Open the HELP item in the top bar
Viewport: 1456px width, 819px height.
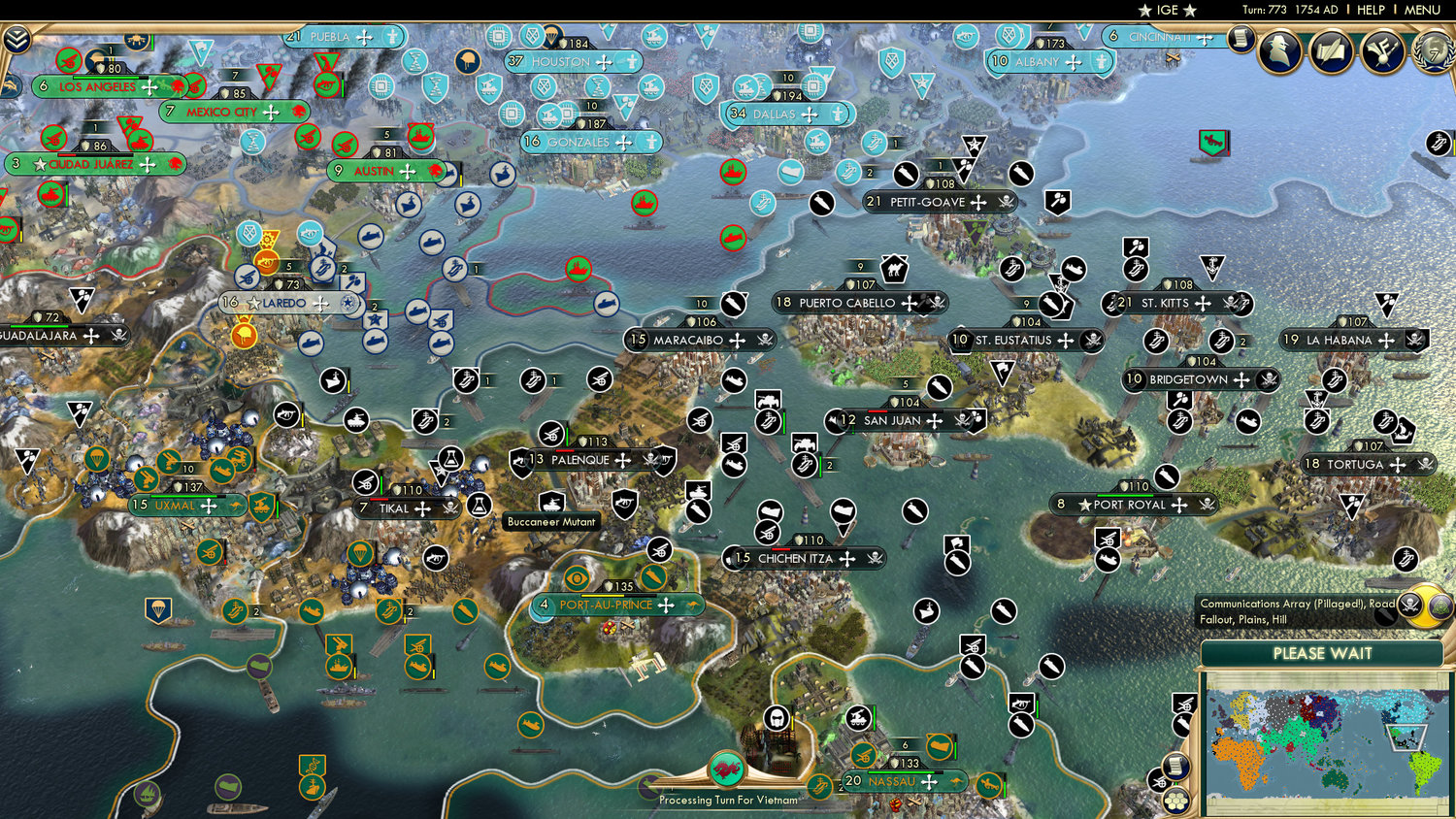click(1372, 10)
